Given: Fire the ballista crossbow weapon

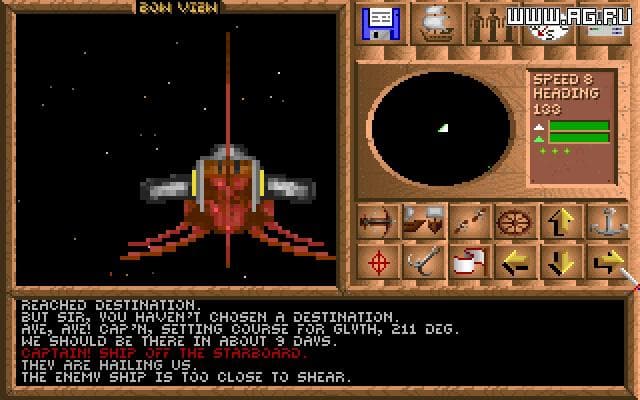Looking at the screenshot, I should pos(378,221).
